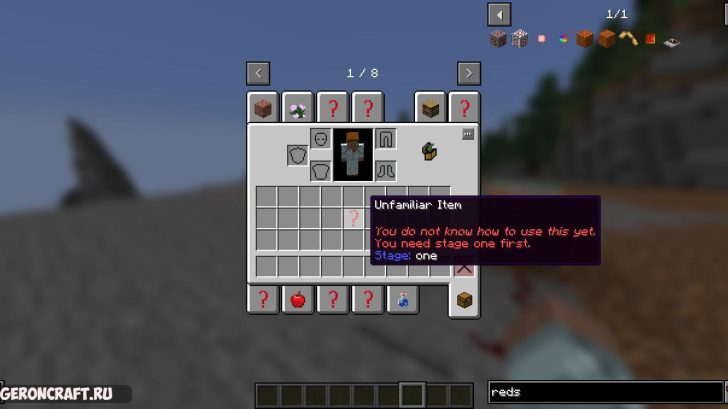Select the empty boots armor slot
The width and height of the screenshot is (728, 409).
[x=386, y=170]
